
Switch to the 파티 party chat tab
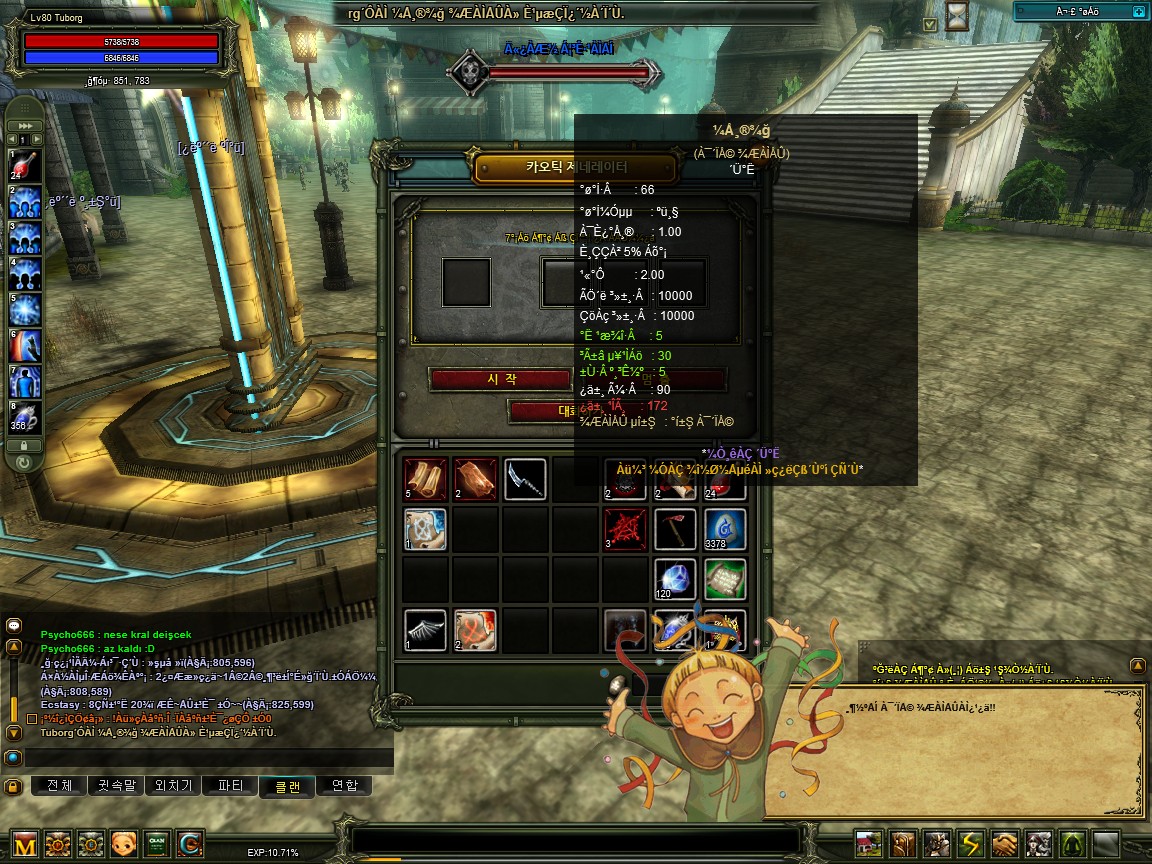pos(230,786)
